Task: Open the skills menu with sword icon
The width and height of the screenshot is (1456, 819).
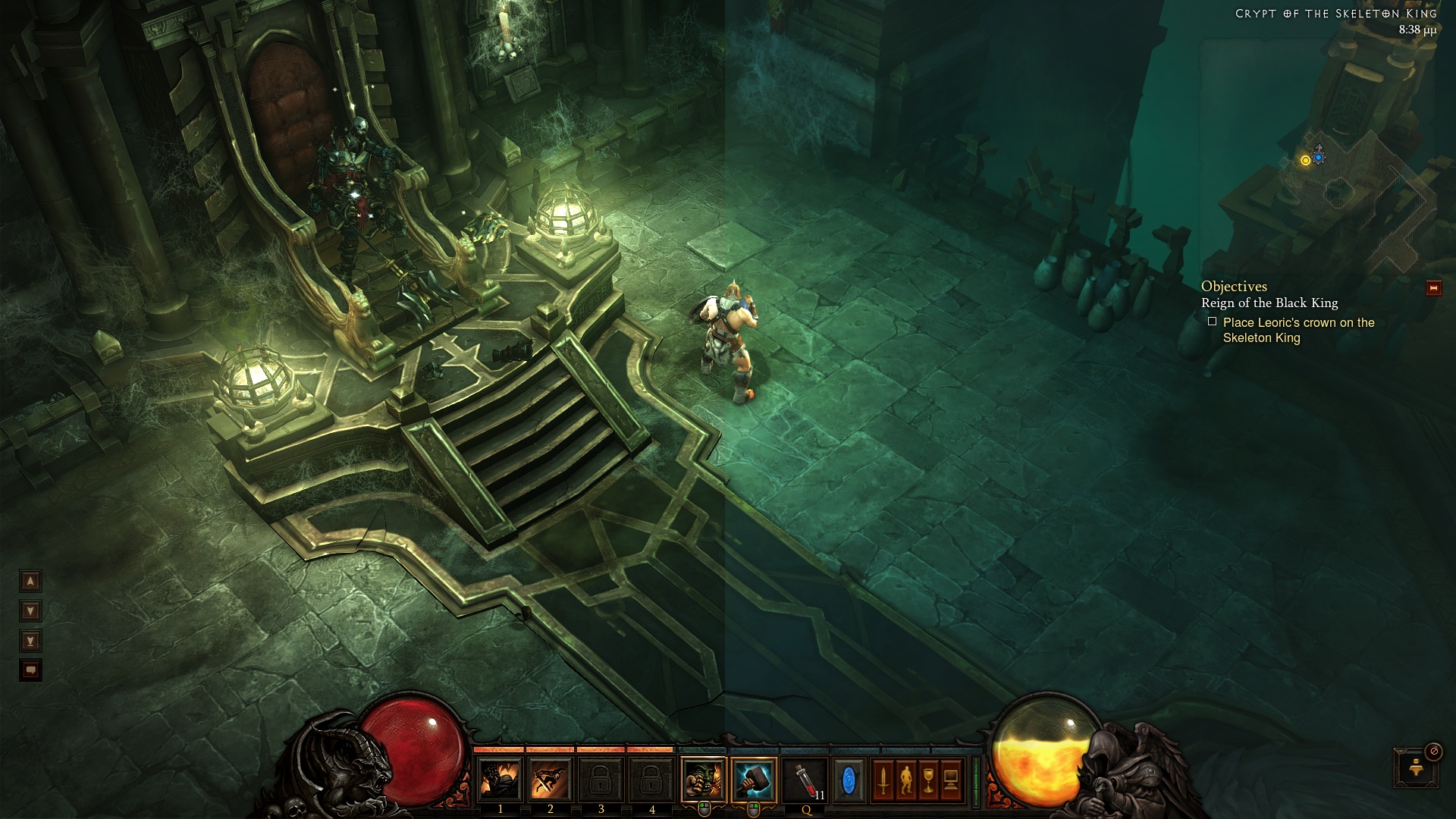Action: [x=883, y=780]
